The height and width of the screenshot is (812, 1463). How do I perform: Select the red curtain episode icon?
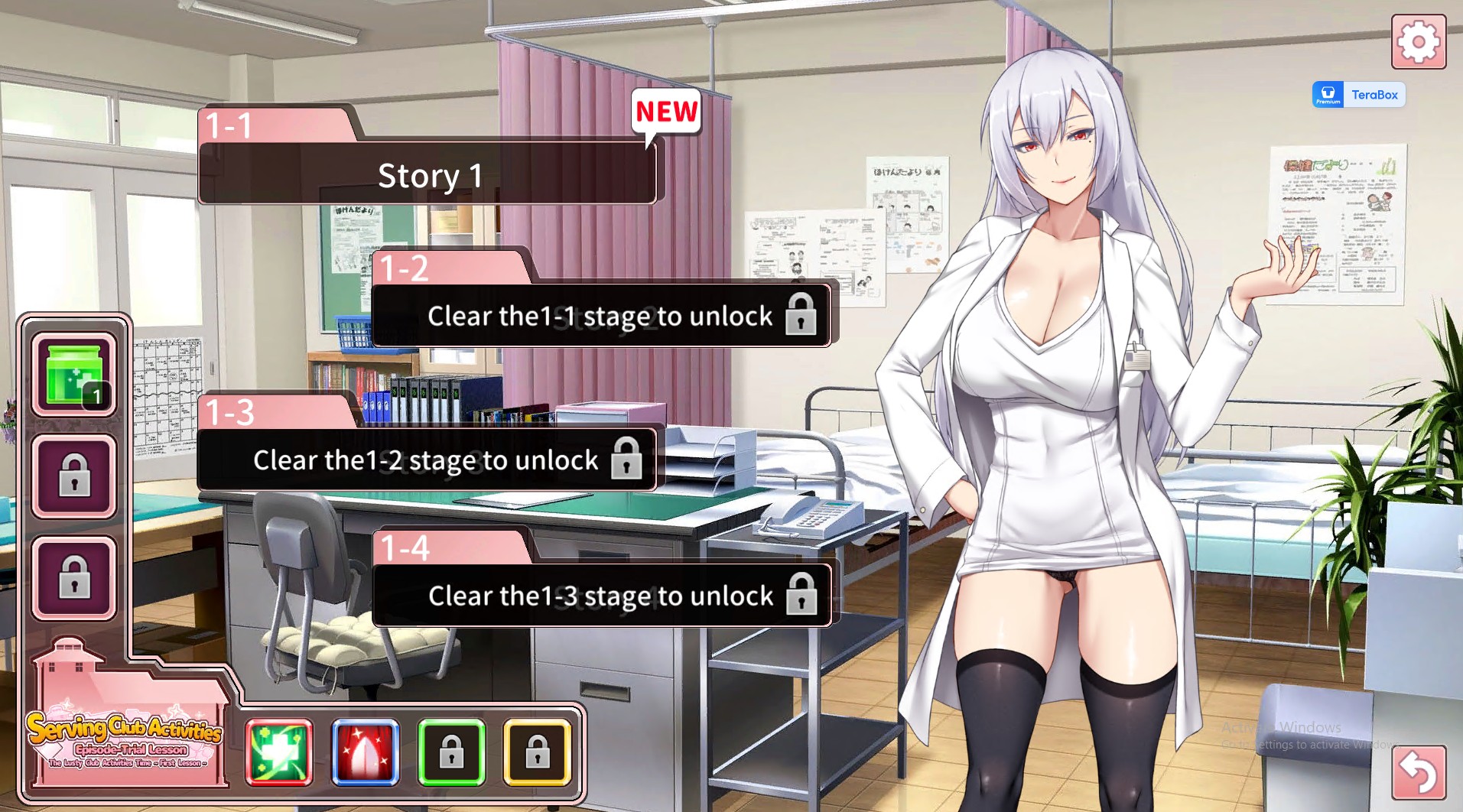(x=365, y=752)
